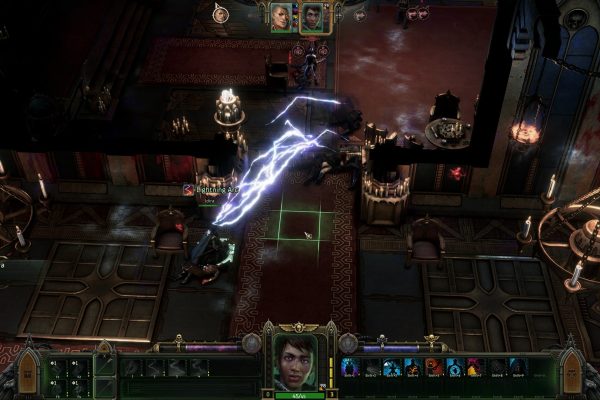Select the blonde character portrait in turn order
The height and width of the screenshot is (400, 600).
pyautogui.click(x=281, y=16)
